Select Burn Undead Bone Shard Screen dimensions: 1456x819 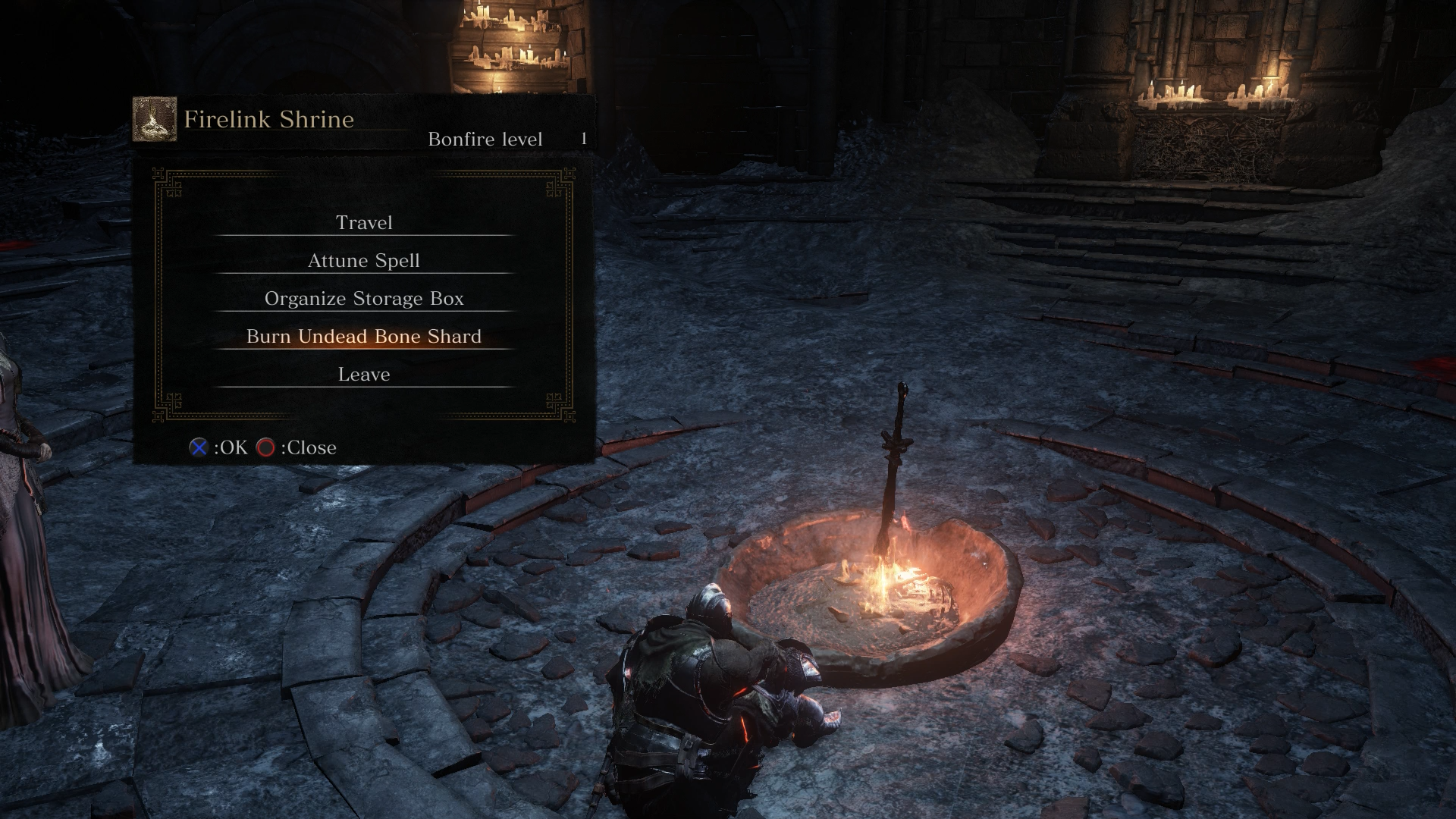coord(364,336)
